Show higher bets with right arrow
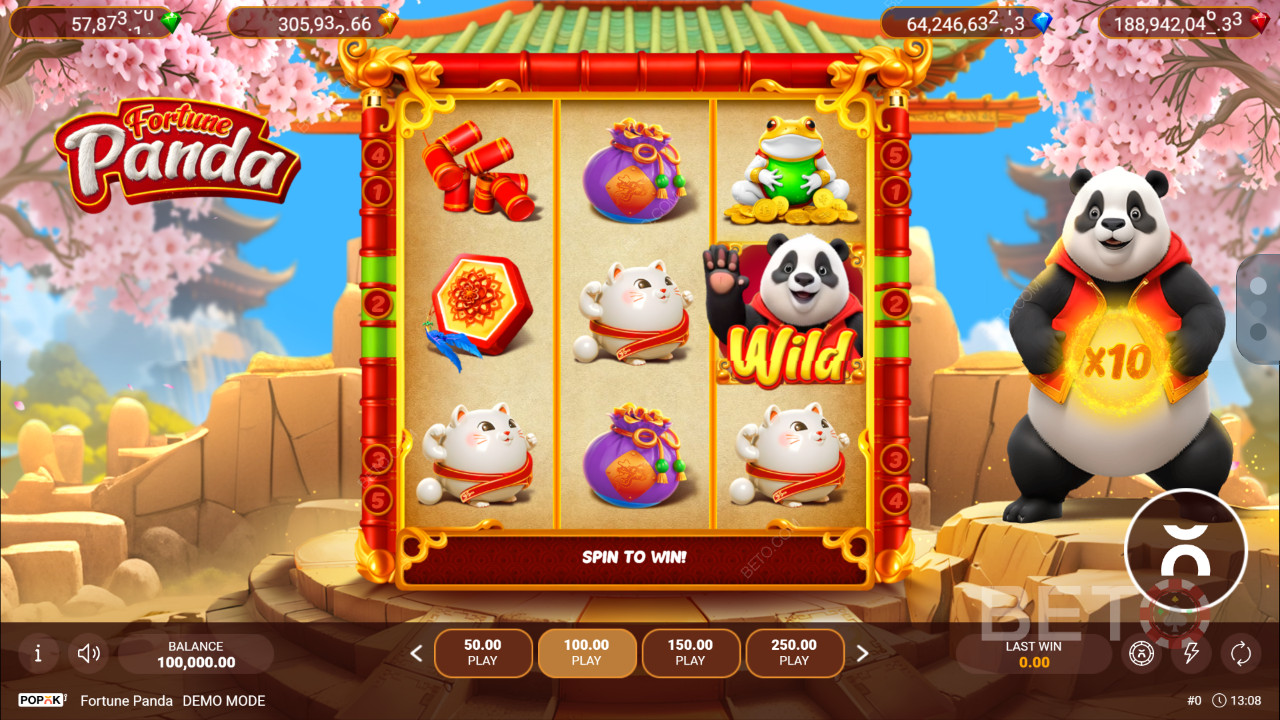 862,654
